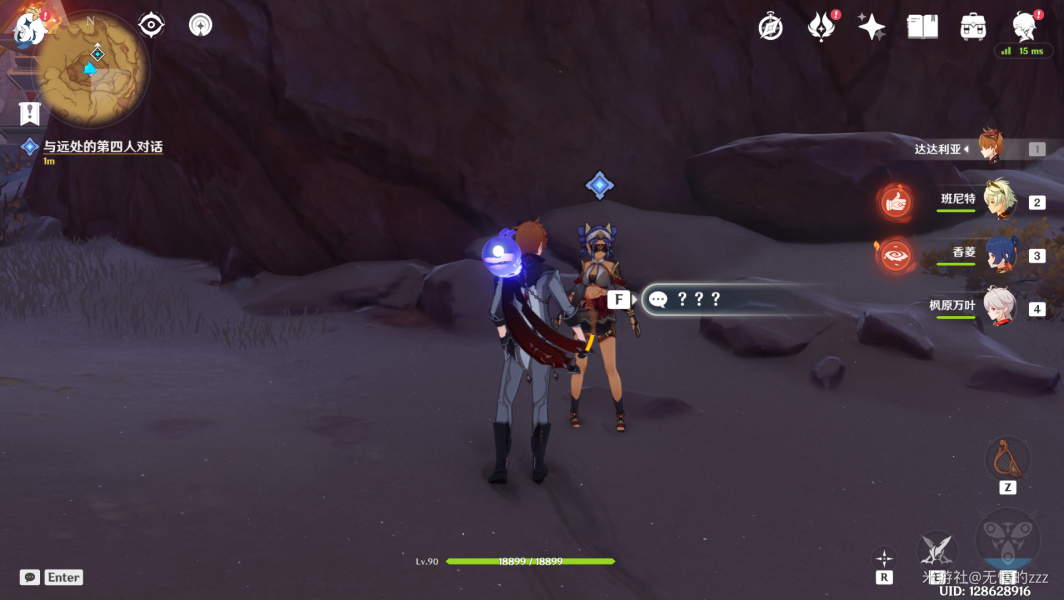
Task: Activate the elemental burst skill
Action: click(x=1006, y=539)
